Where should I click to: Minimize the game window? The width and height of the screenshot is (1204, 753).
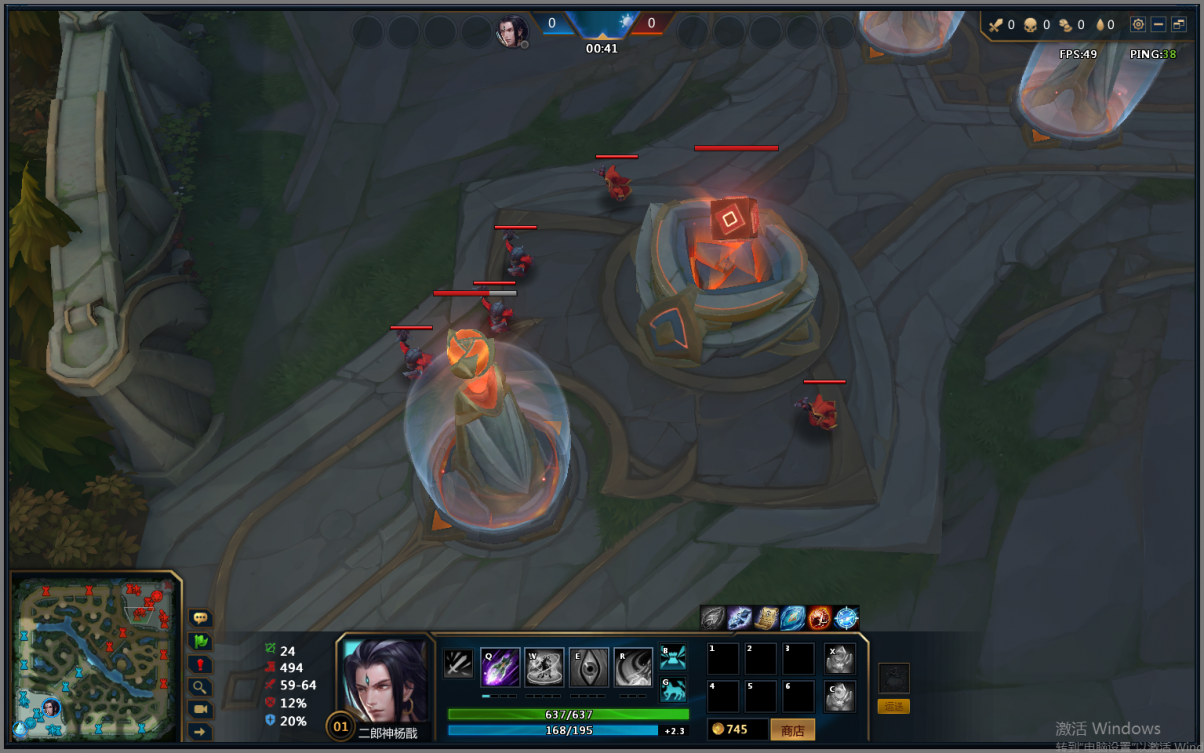tap(1159, 24)
